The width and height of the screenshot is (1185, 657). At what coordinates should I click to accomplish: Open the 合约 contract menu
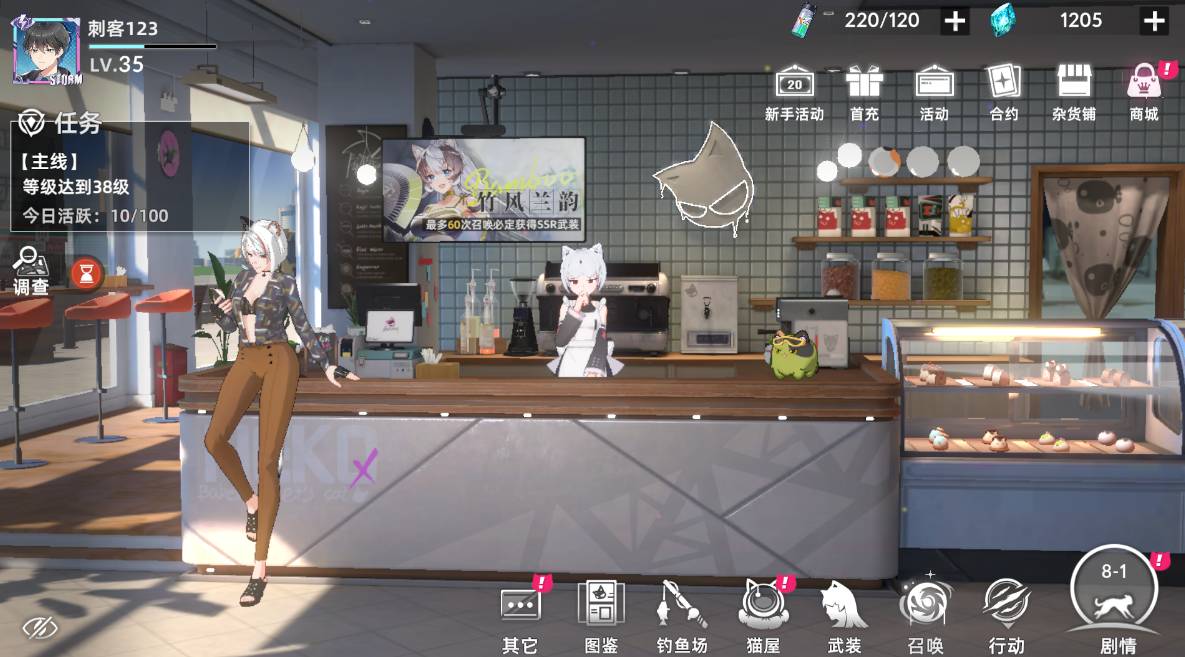point(1003,92)
